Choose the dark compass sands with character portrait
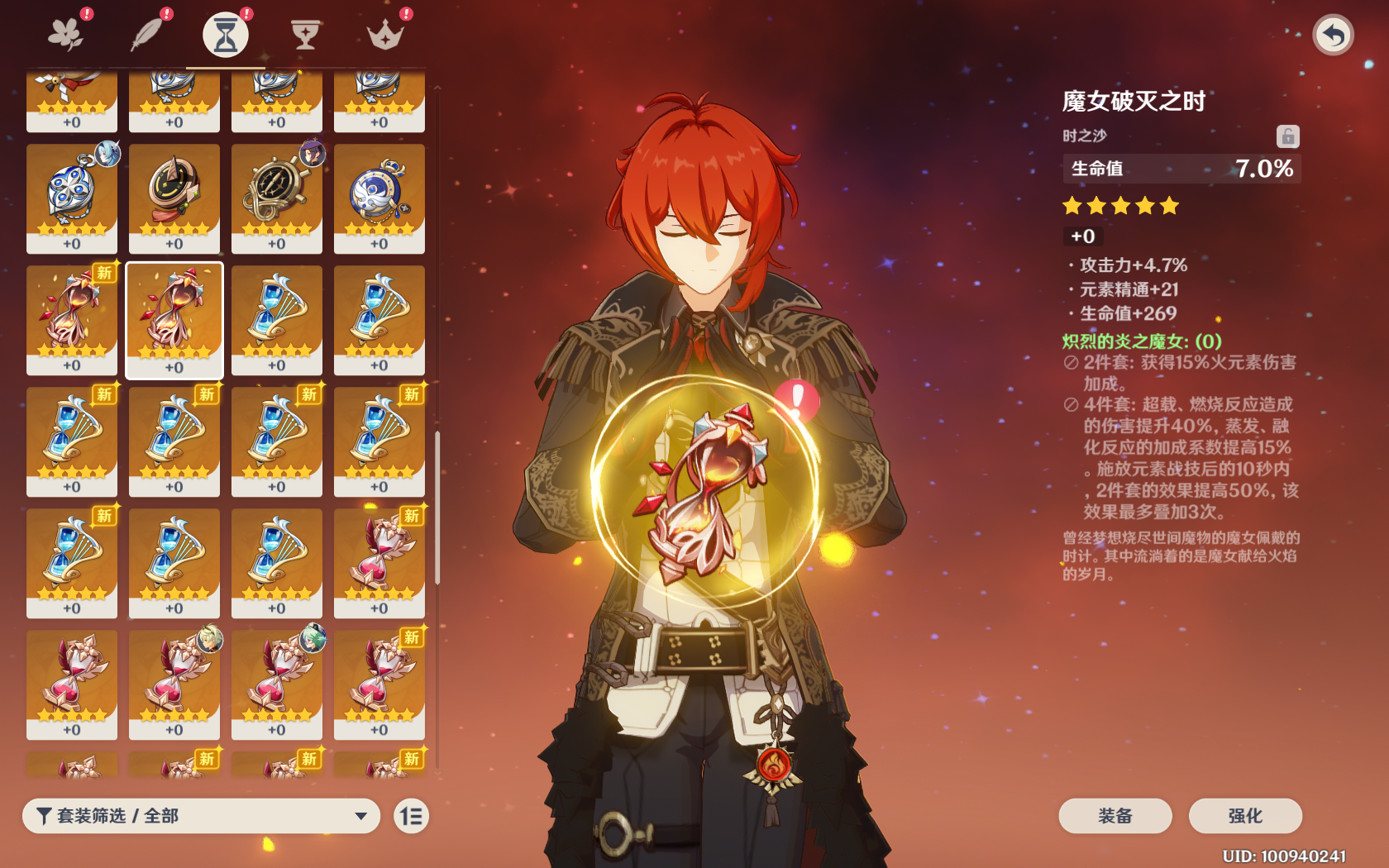Screen dimensions: 1389x868 click(277, 197)
